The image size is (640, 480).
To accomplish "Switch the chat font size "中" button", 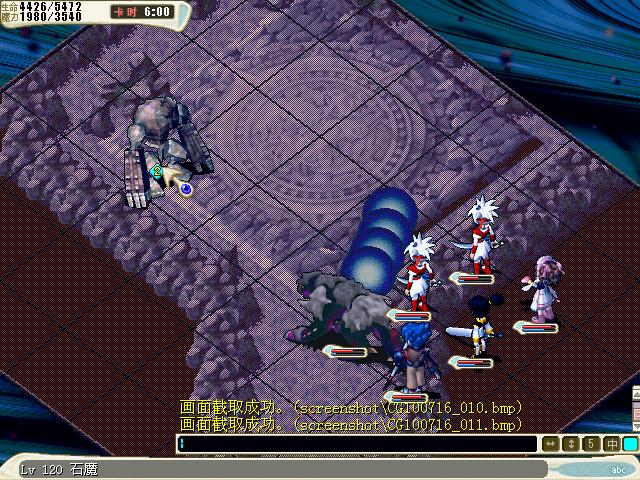I will [x=611, y=443].
